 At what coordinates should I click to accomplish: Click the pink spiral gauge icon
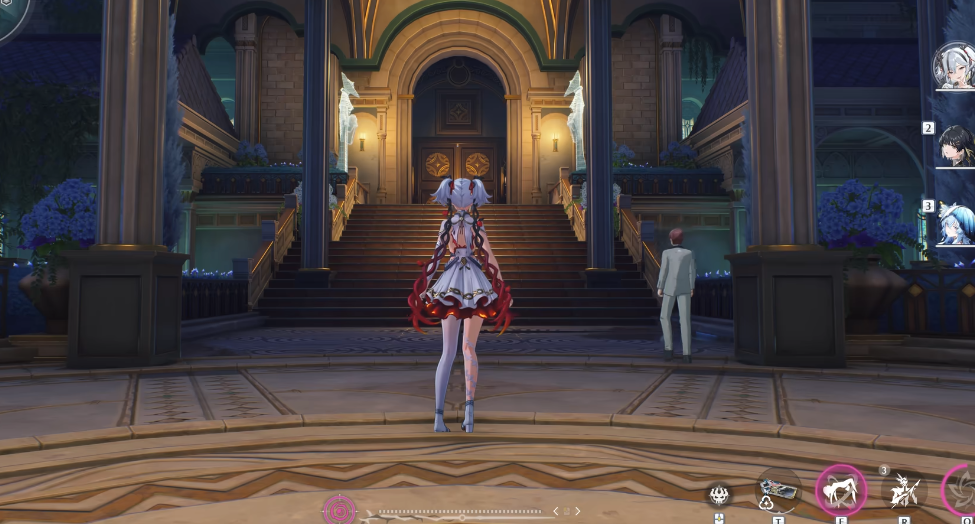[338, 510]
